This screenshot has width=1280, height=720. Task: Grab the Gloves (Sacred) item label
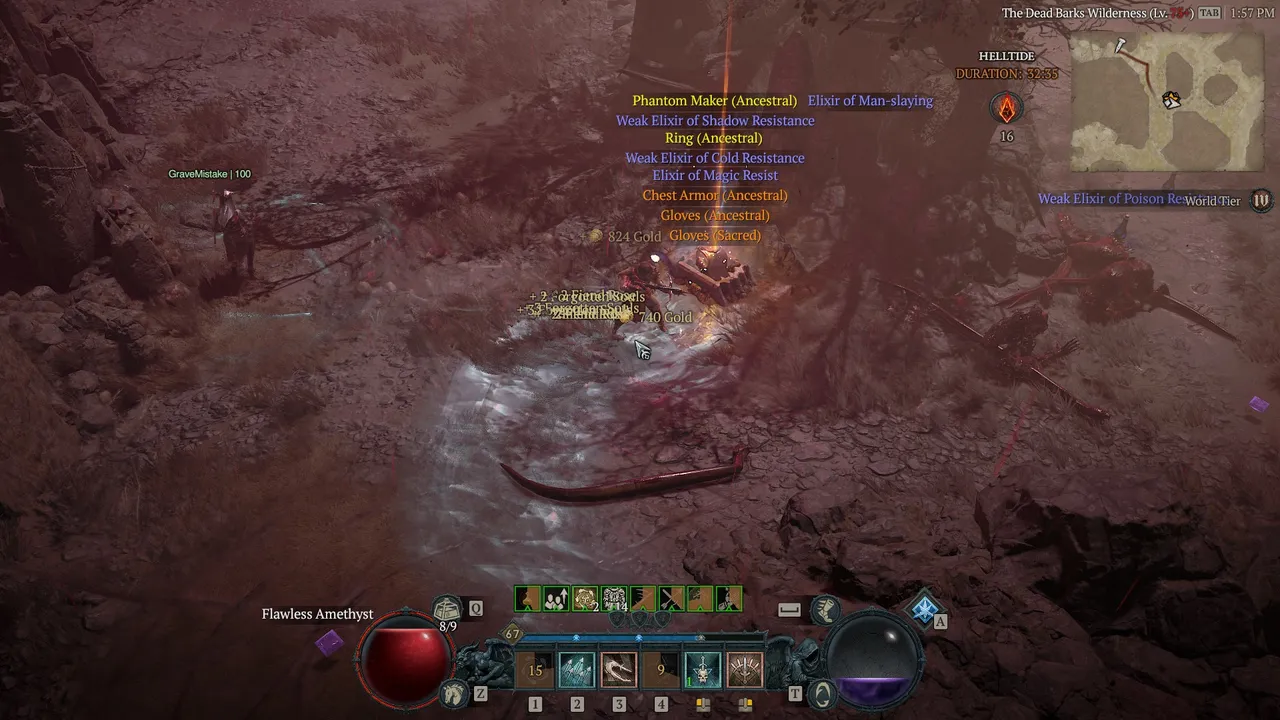point(714,236)
